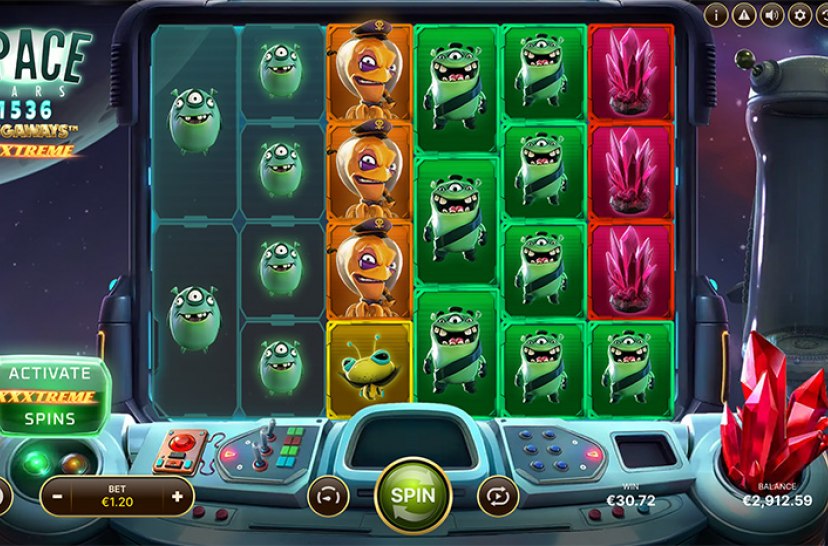Decrease the bet with the minus button
This screenshot has height=546, width=828.
[59, 496]
